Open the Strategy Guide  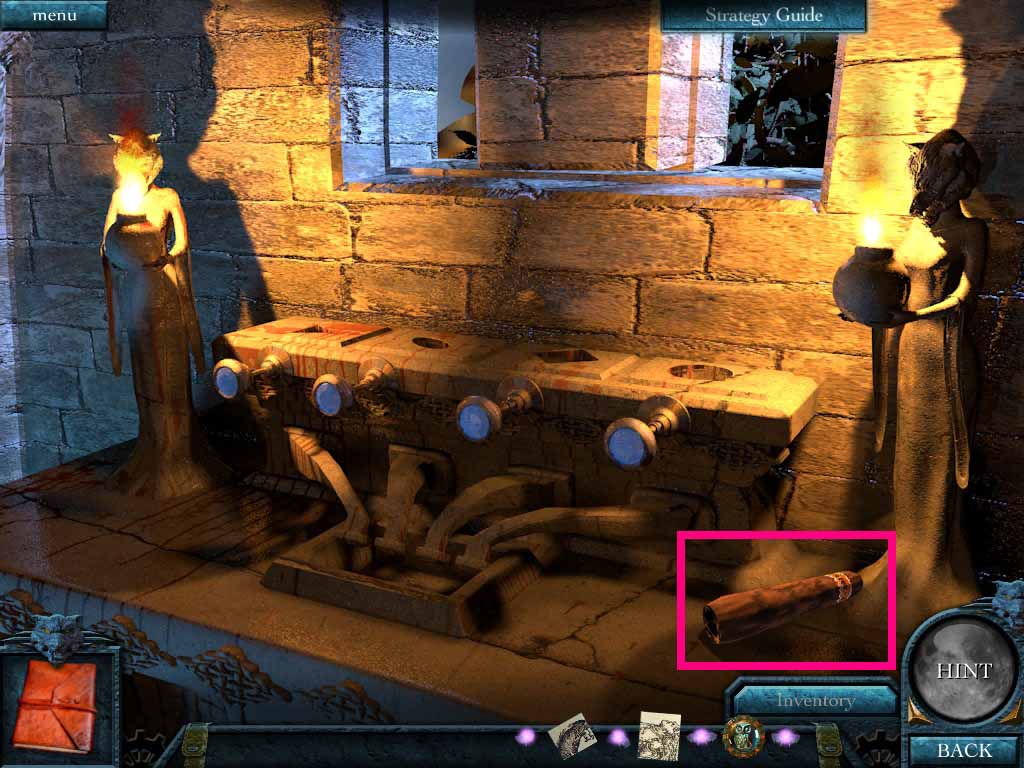tap(763, 15)
